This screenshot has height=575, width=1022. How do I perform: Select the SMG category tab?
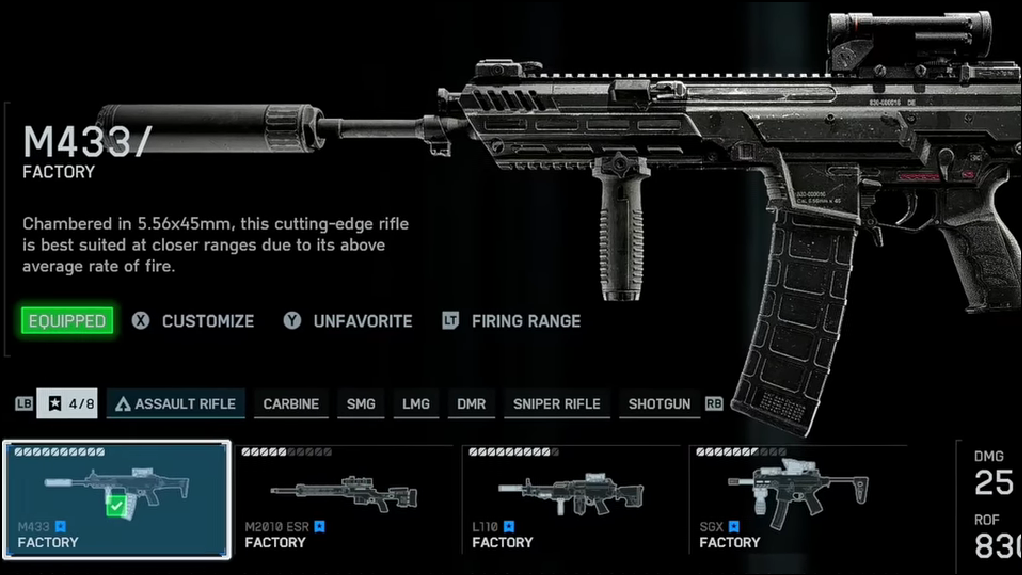[x=361, y=404]
